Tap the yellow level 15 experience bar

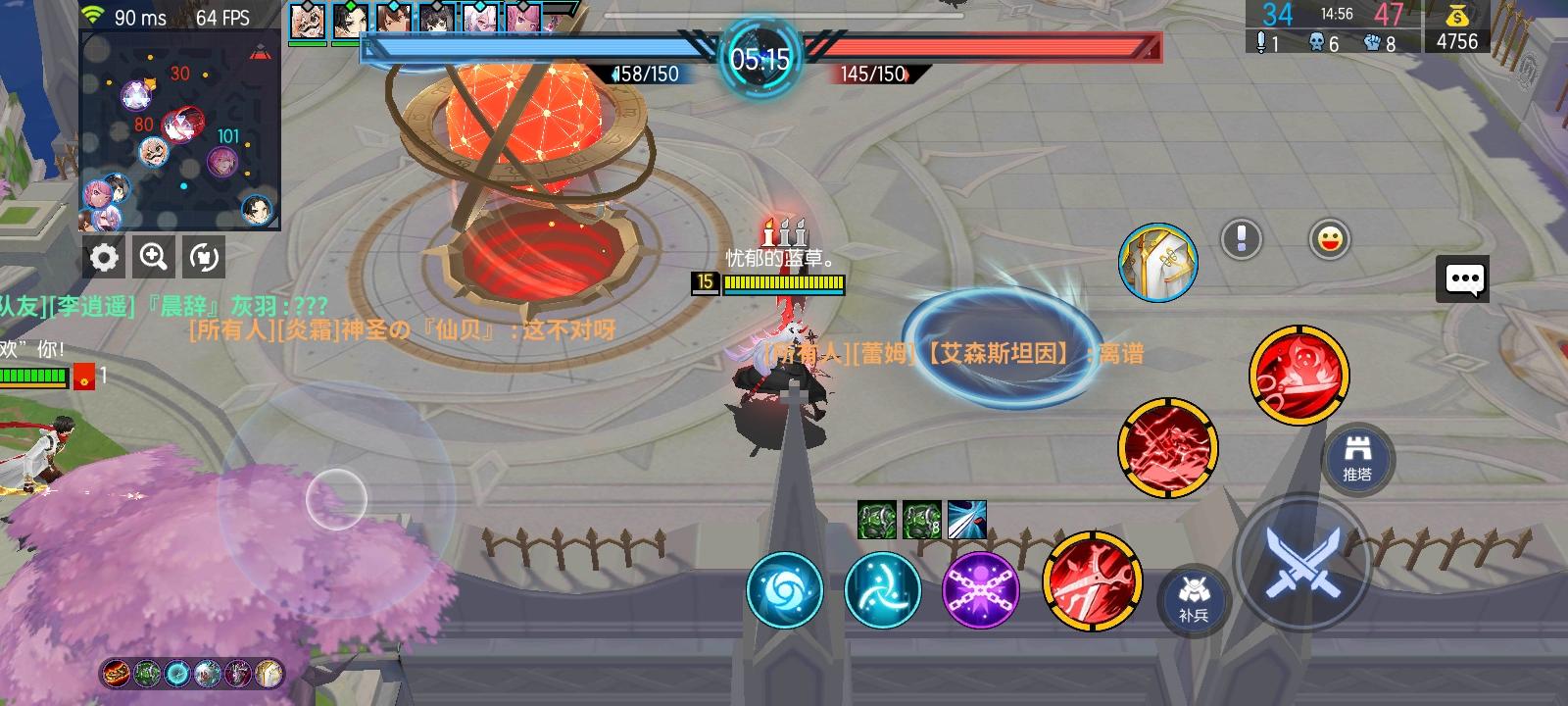click(782, 287)
